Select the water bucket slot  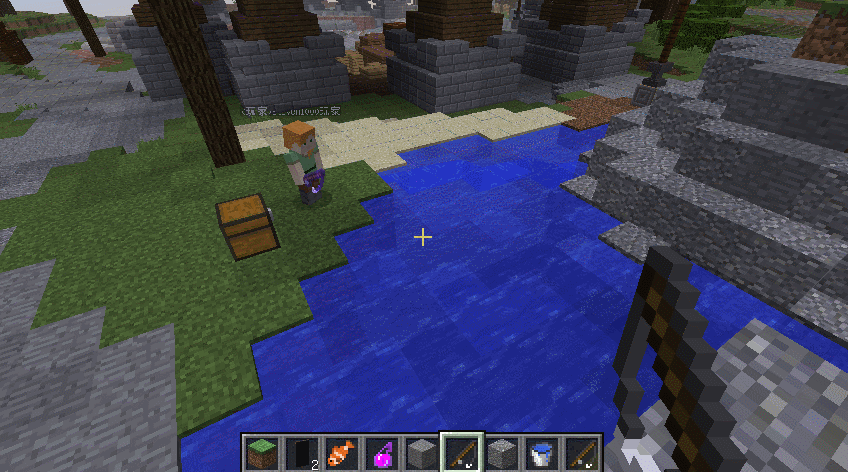pos(542,453)
